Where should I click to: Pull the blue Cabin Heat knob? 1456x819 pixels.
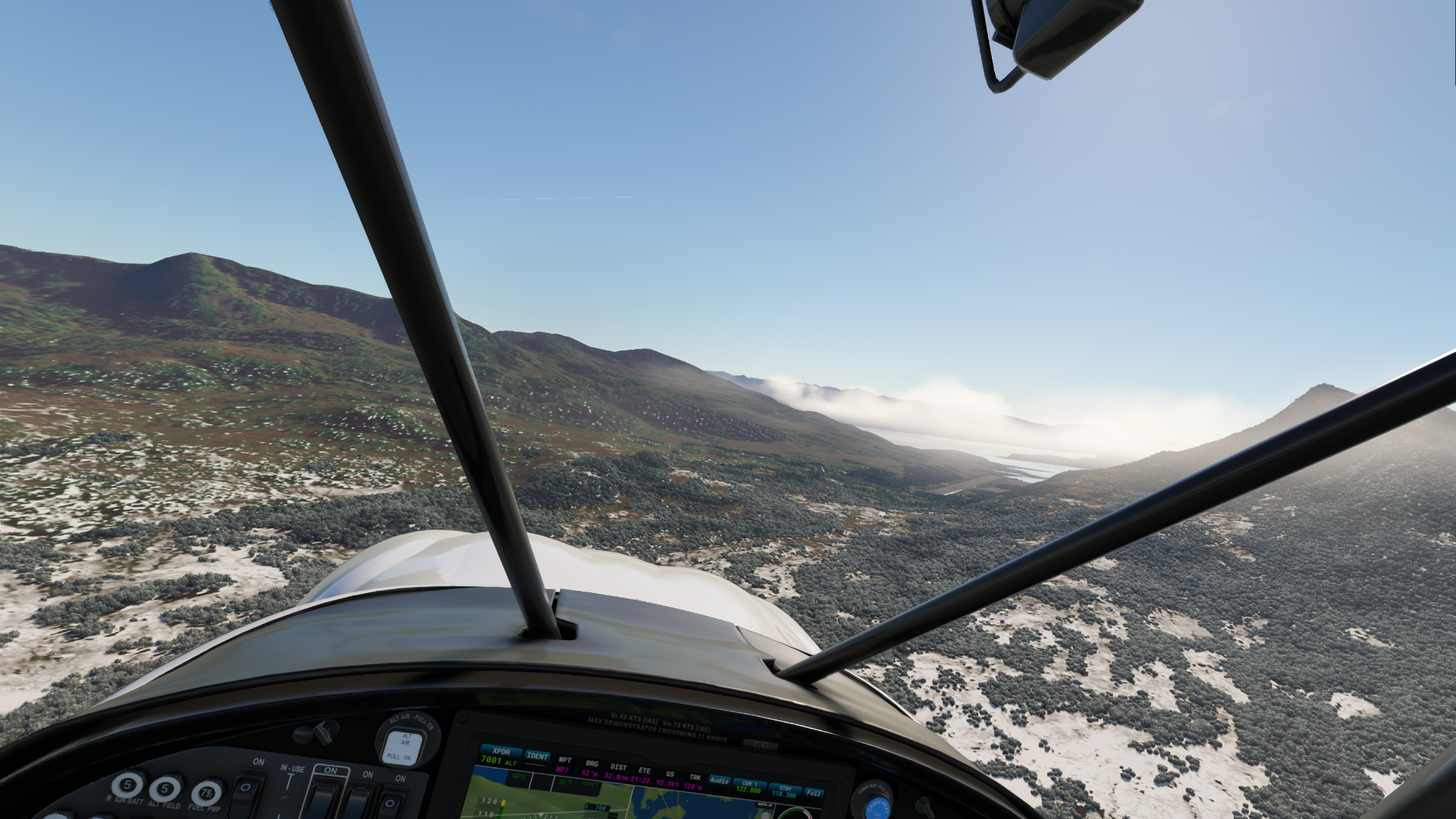coord(877,808)
